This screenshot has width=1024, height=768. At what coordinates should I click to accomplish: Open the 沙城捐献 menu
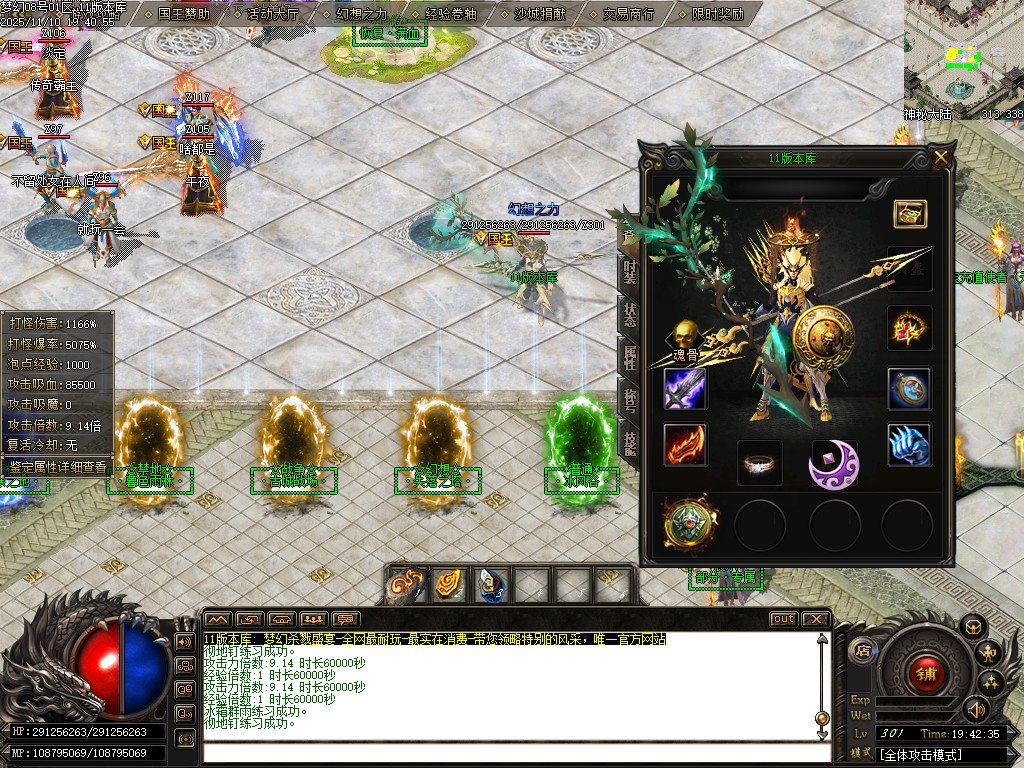tap(539, 14)
